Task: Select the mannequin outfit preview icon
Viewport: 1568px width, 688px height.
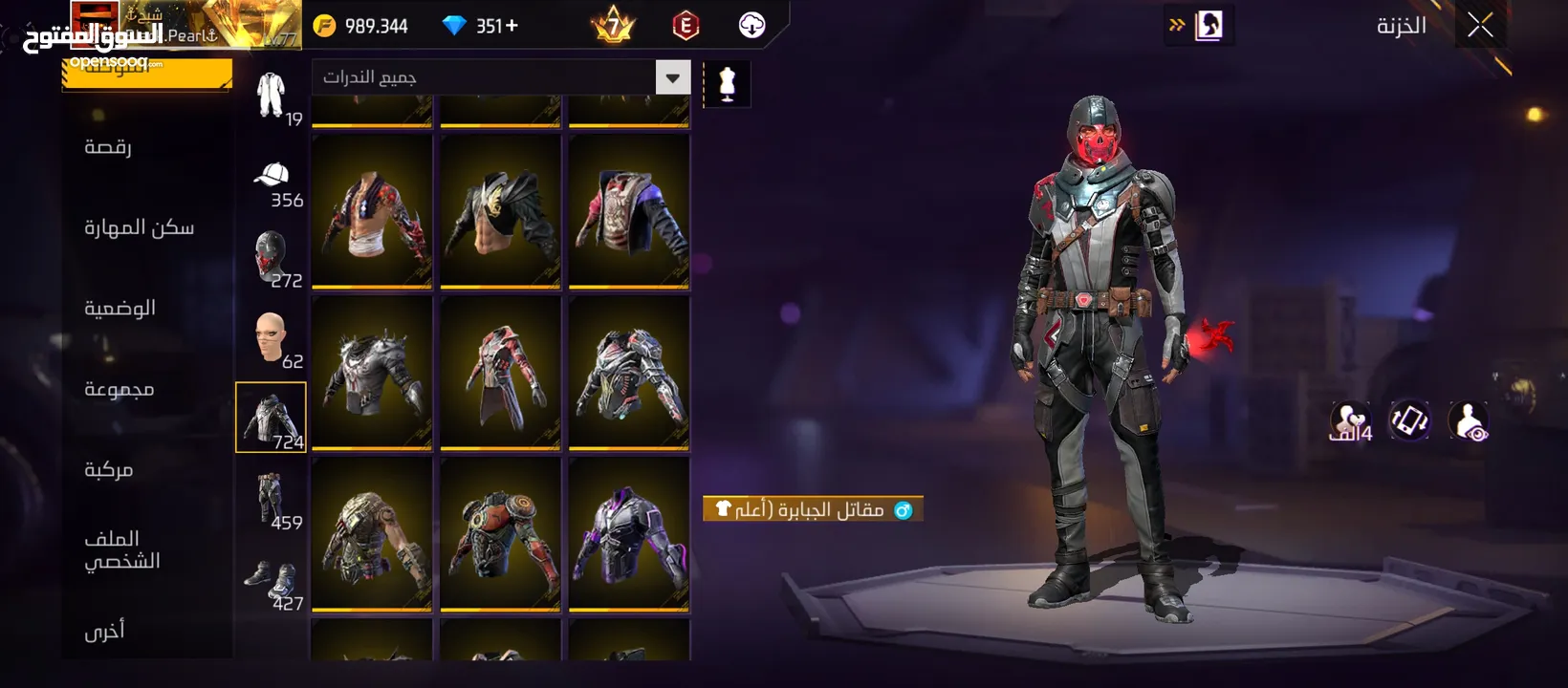Action: click(x=727, y=84)
